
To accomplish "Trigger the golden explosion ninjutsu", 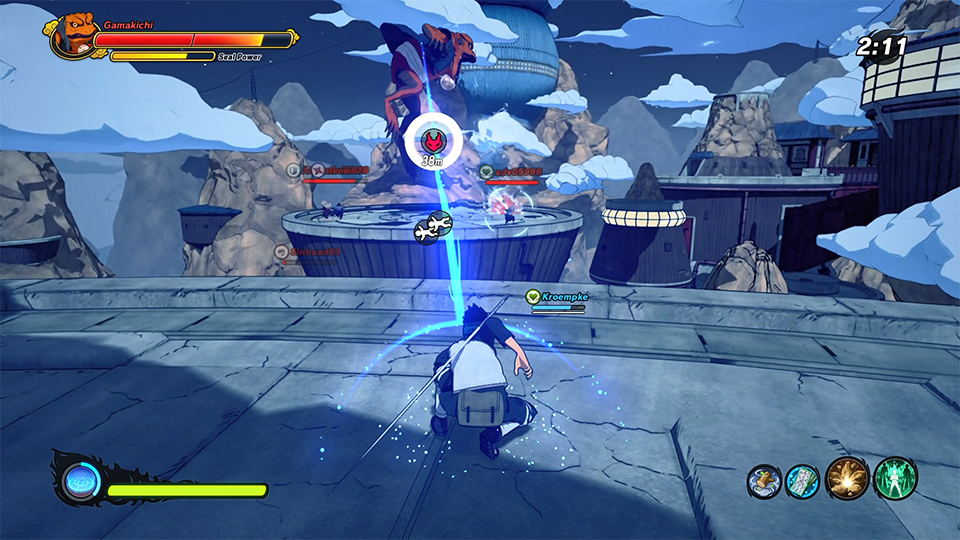I will [x=847, y=480].
